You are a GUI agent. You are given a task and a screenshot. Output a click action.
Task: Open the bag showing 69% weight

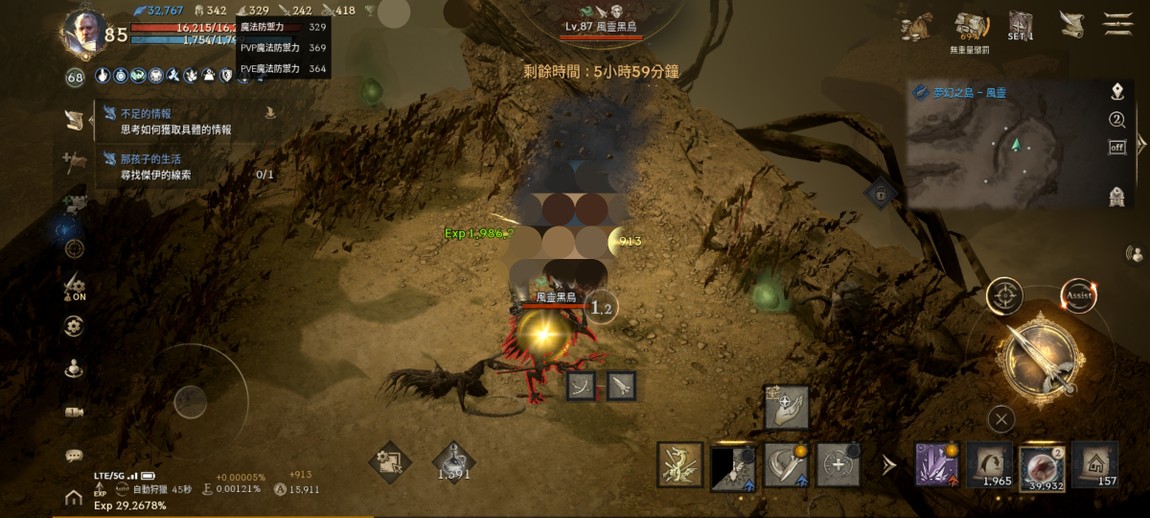click(969, 27)
